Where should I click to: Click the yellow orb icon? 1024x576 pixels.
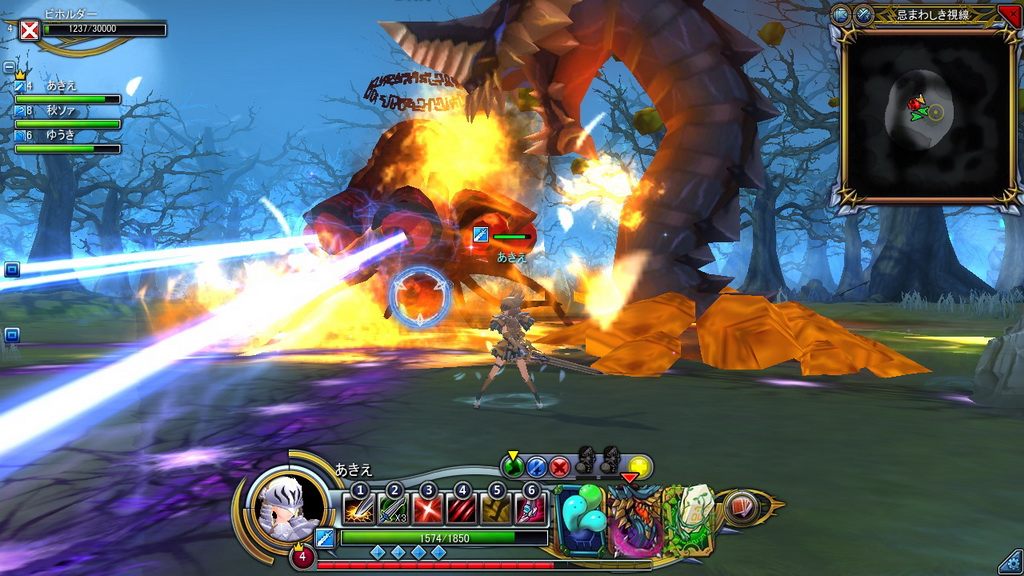pyautogui.click(x=640, y=466)
